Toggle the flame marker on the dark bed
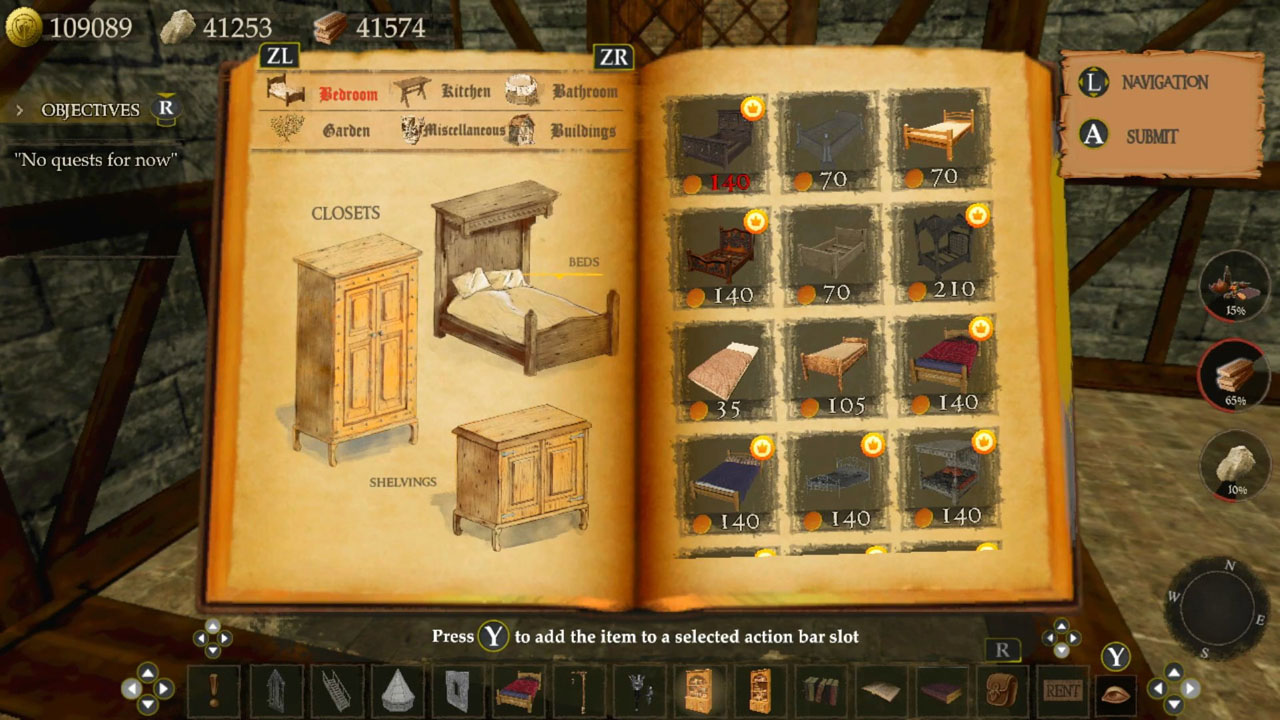 click(x=753, y=109)
